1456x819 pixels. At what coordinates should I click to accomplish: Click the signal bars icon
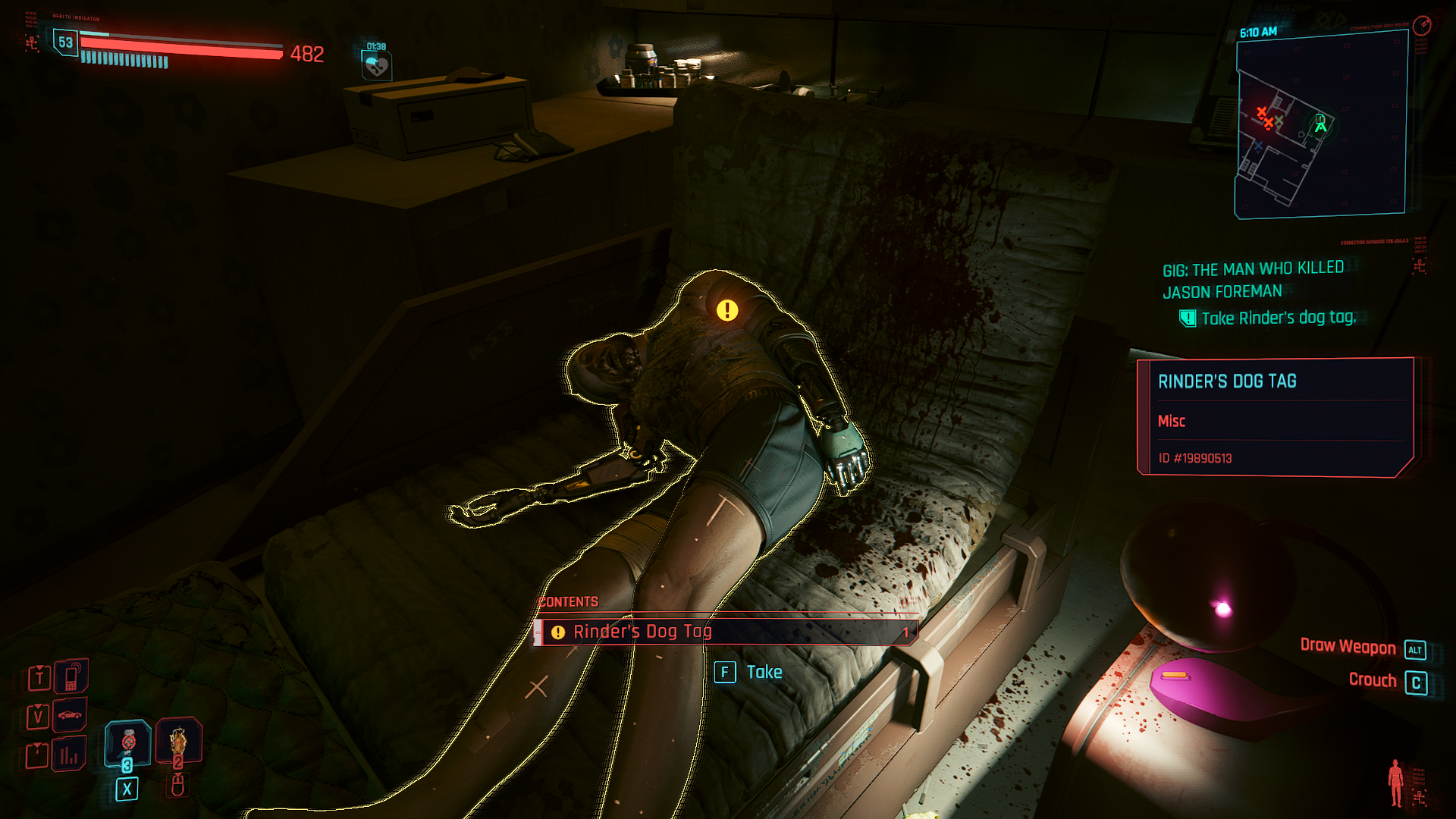pos(69,754)
